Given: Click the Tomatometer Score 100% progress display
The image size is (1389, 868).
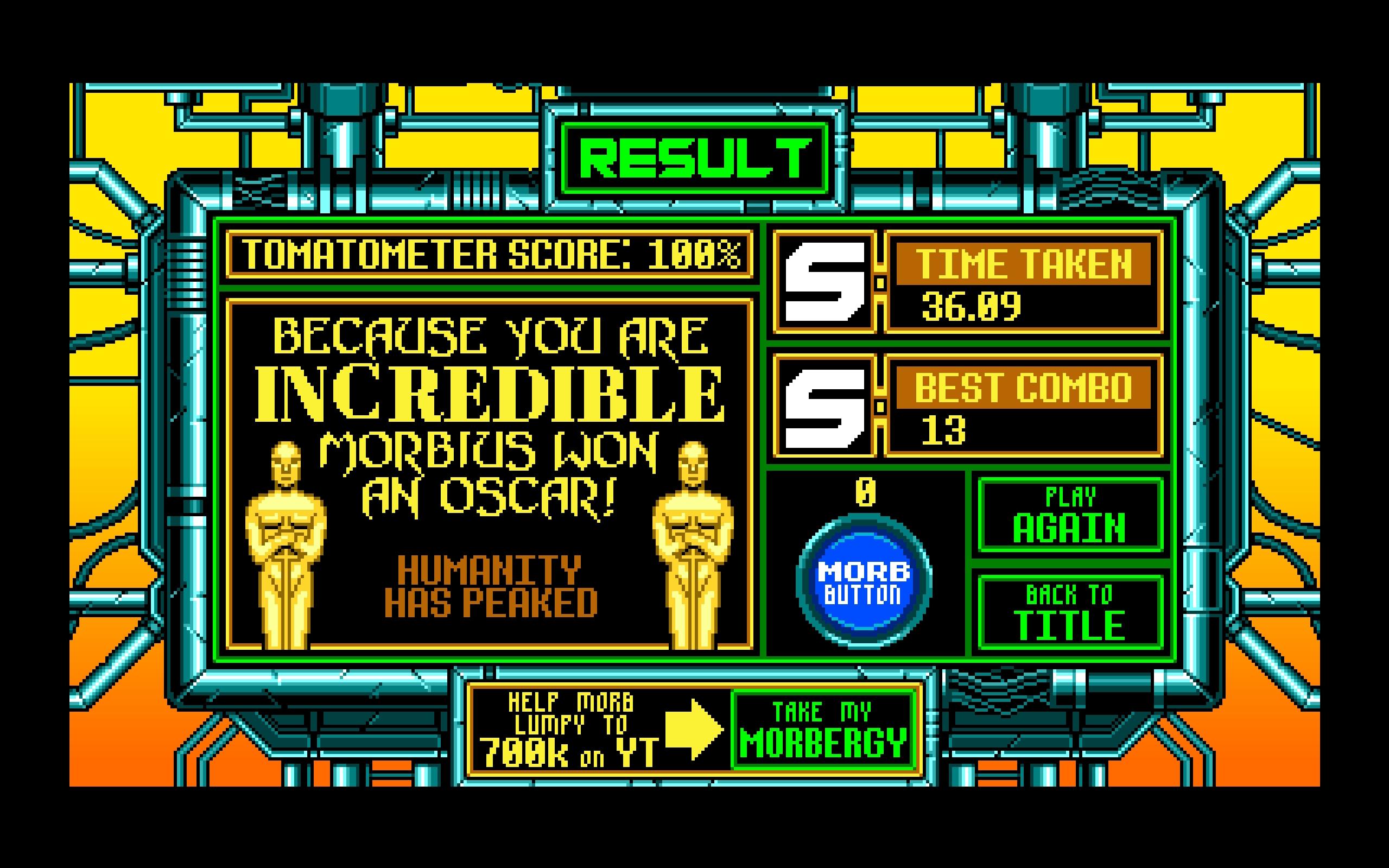Looking at the screenshot, I should [491, 258].
